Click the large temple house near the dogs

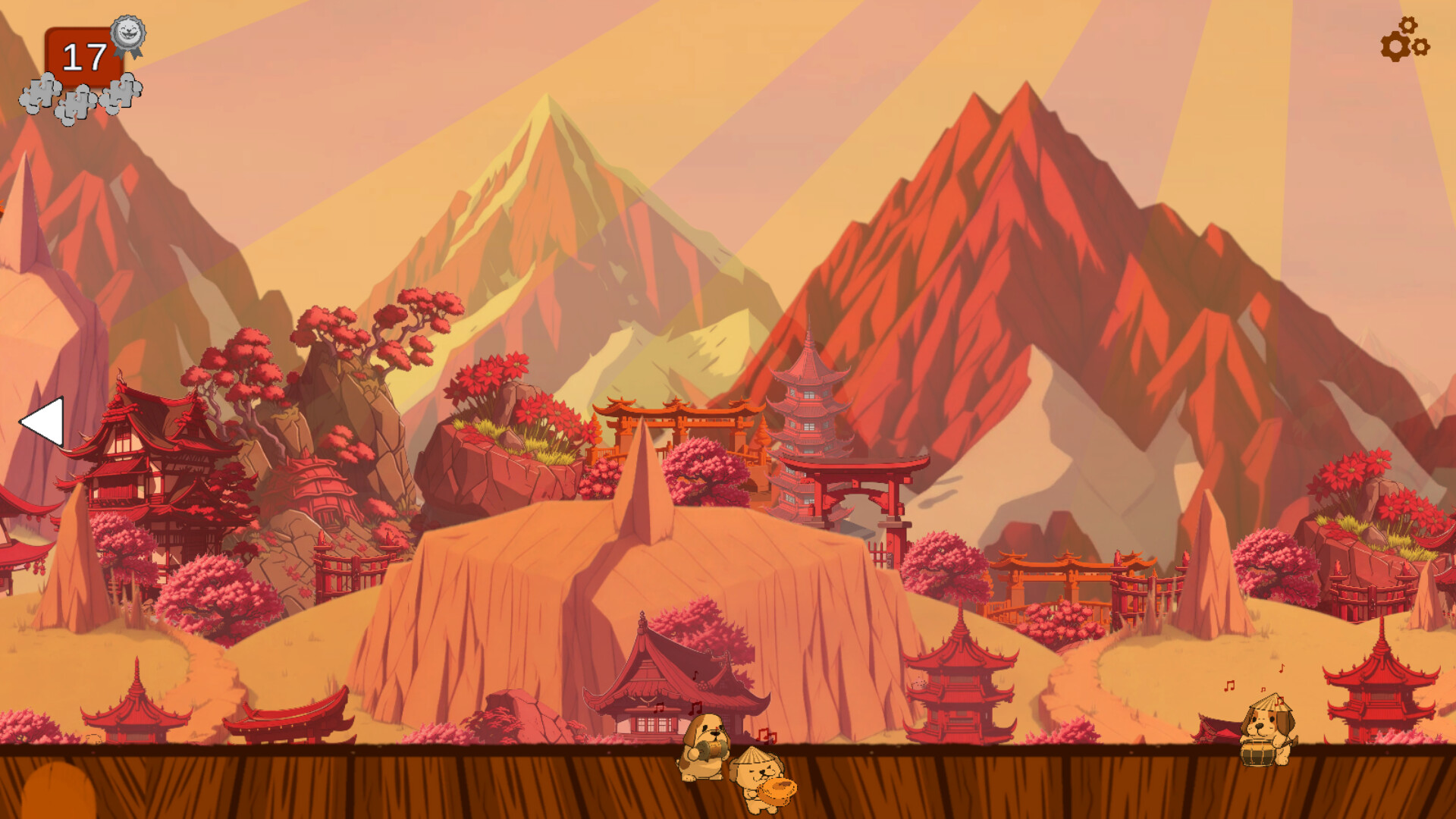click(667, 690)
